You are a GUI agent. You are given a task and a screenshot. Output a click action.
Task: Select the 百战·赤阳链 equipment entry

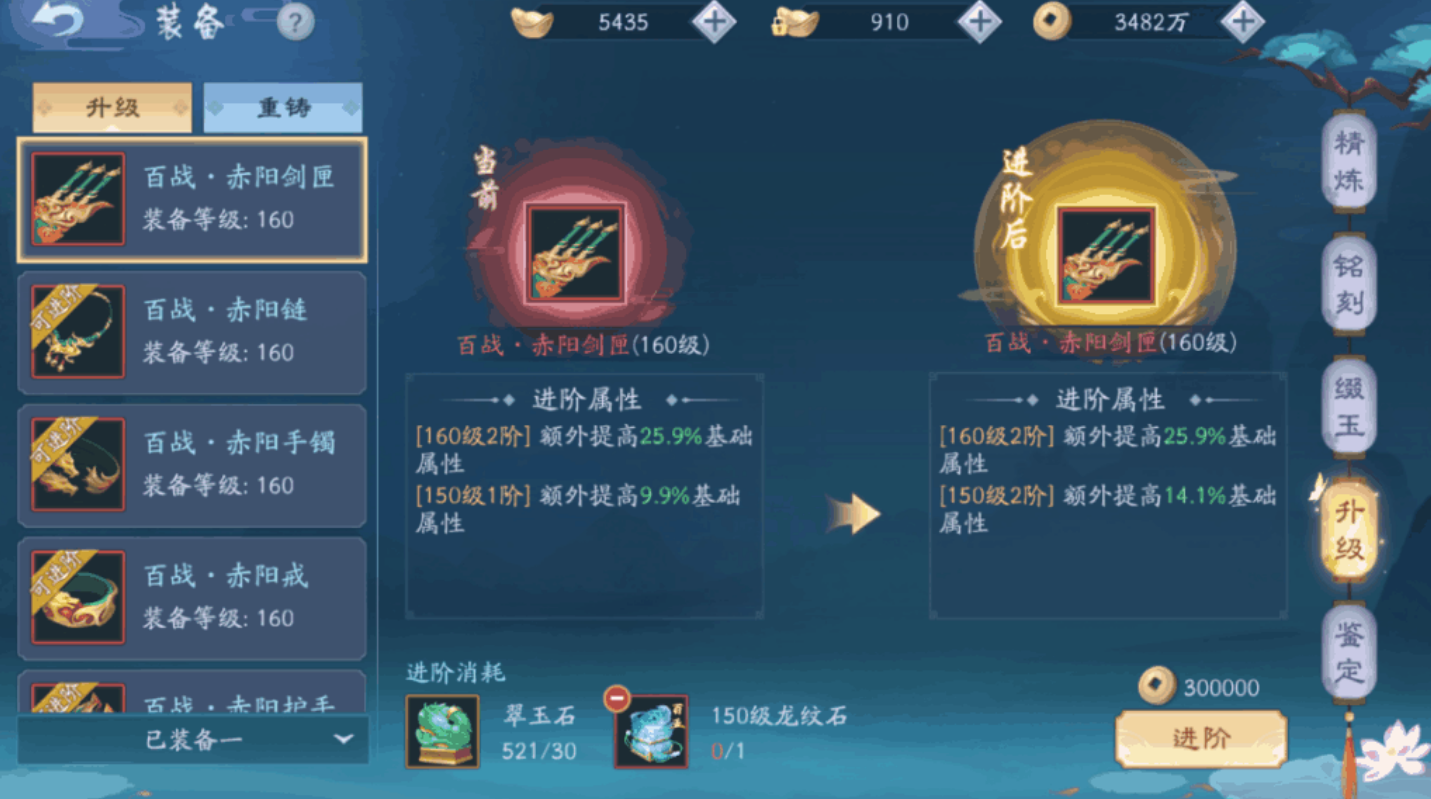(x=190, y=331)
